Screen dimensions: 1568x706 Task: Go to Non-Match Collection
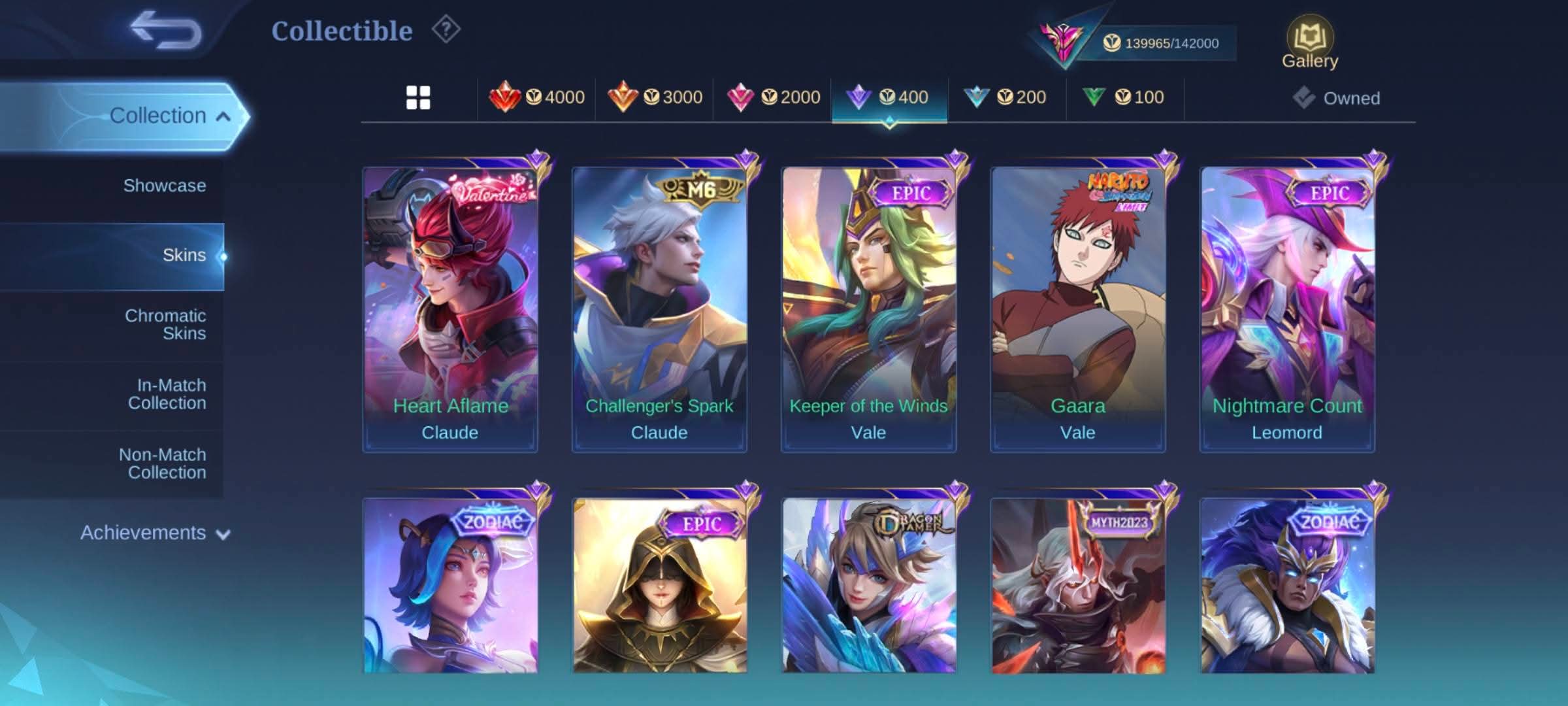(163, 463)
